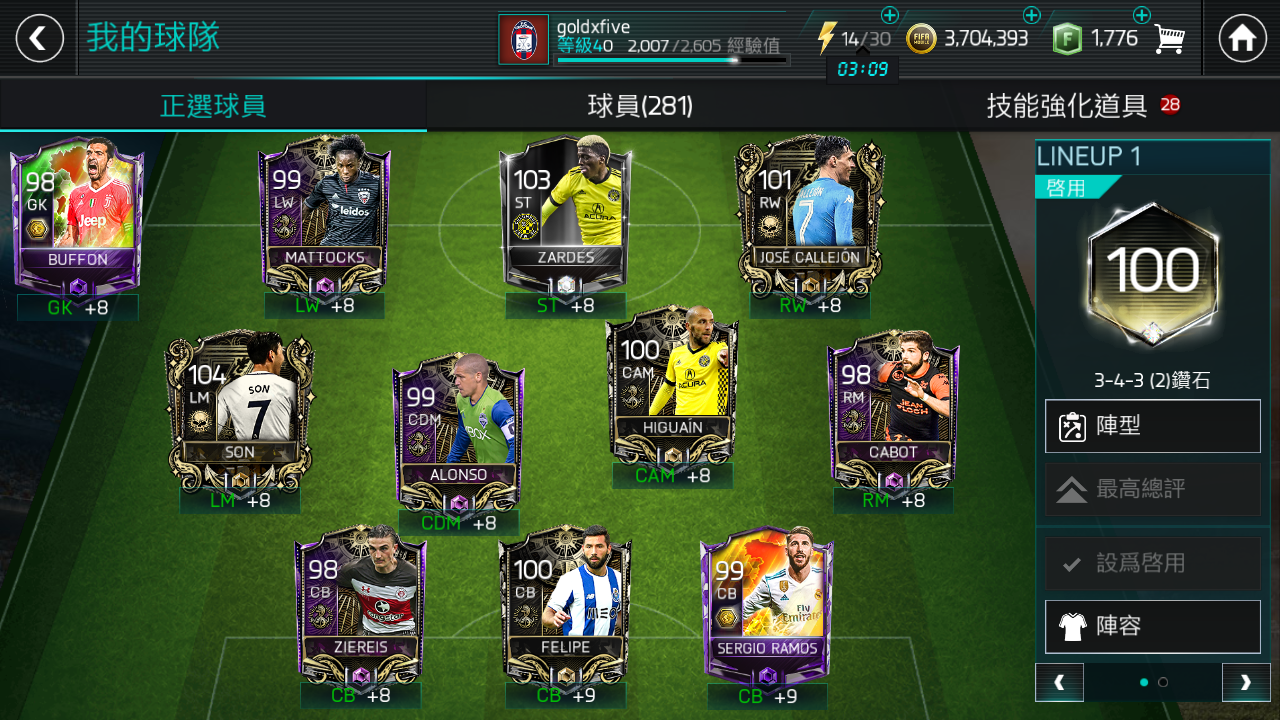Open the 陣型 formation menu
1280x720 pixels.
coord(1152,427)
